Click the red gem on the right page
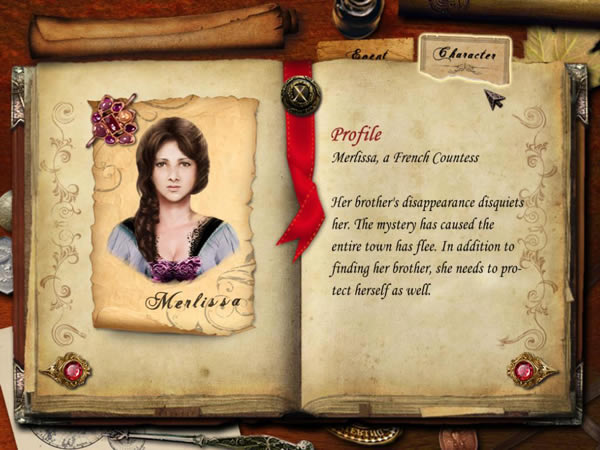 point(525,370)
